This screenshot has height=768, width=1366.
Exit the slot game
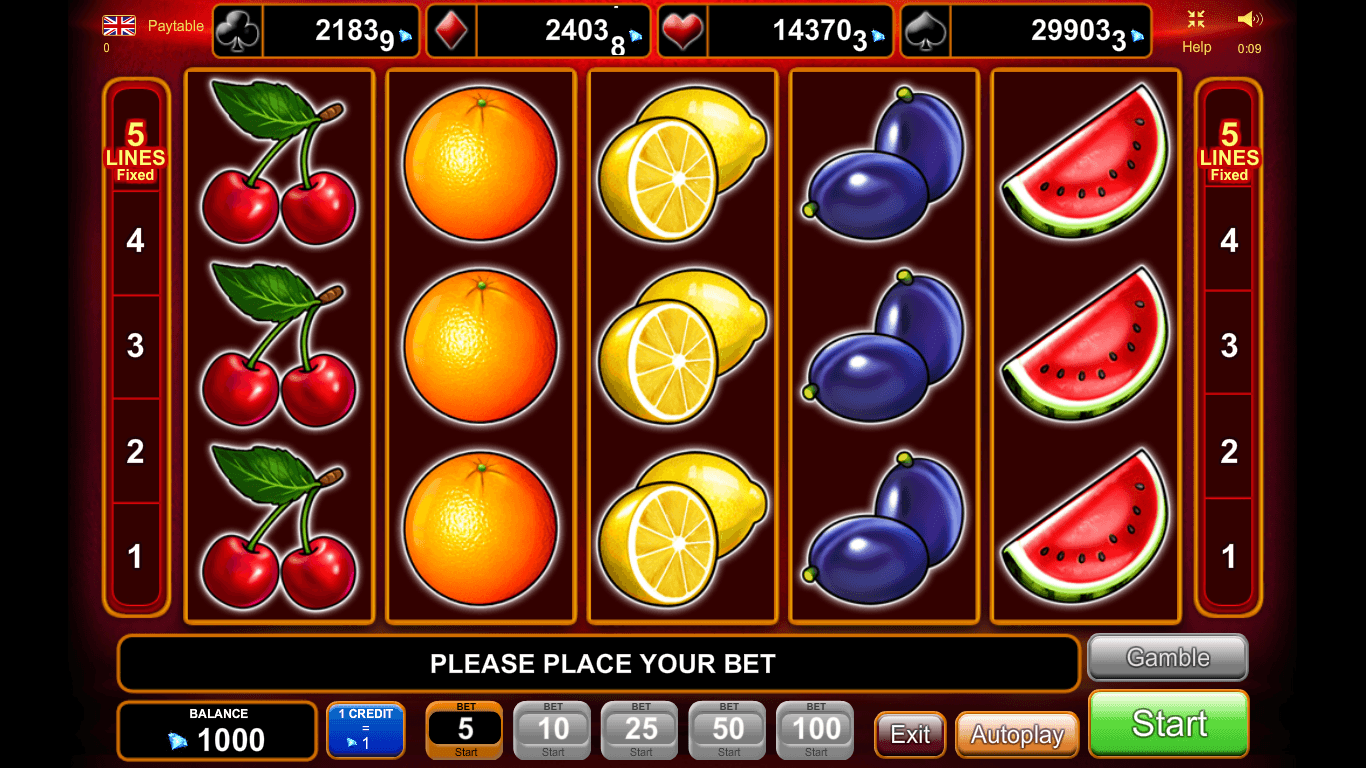pyautogui.click(x=909, y=735)
